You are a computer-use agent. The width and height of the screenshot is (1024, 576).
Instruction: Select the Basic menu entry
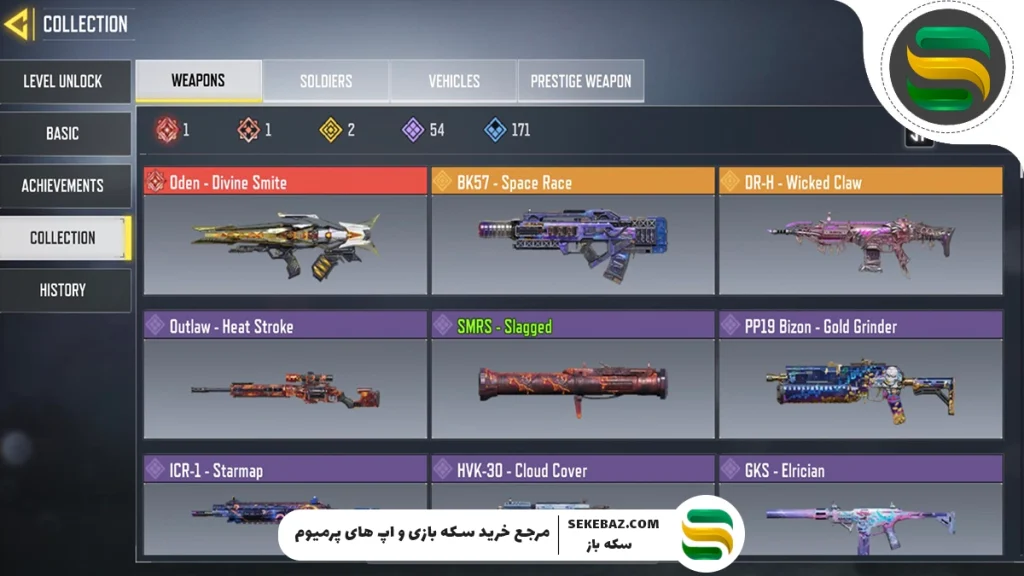tap(64, 134)
